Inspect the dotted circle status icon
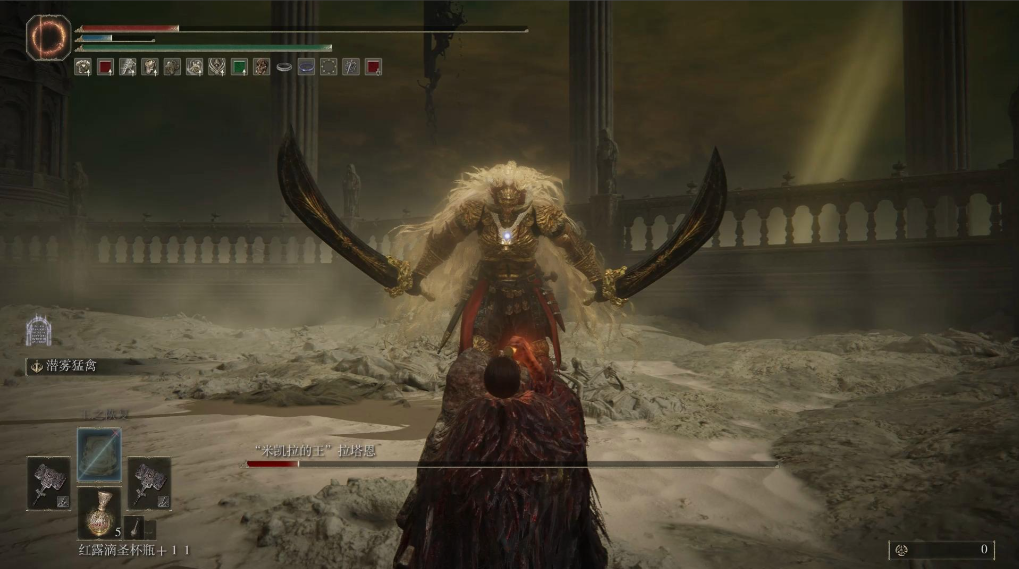Image resolution: width=1019 pixels, height=569 pixels. pos(328,67)
